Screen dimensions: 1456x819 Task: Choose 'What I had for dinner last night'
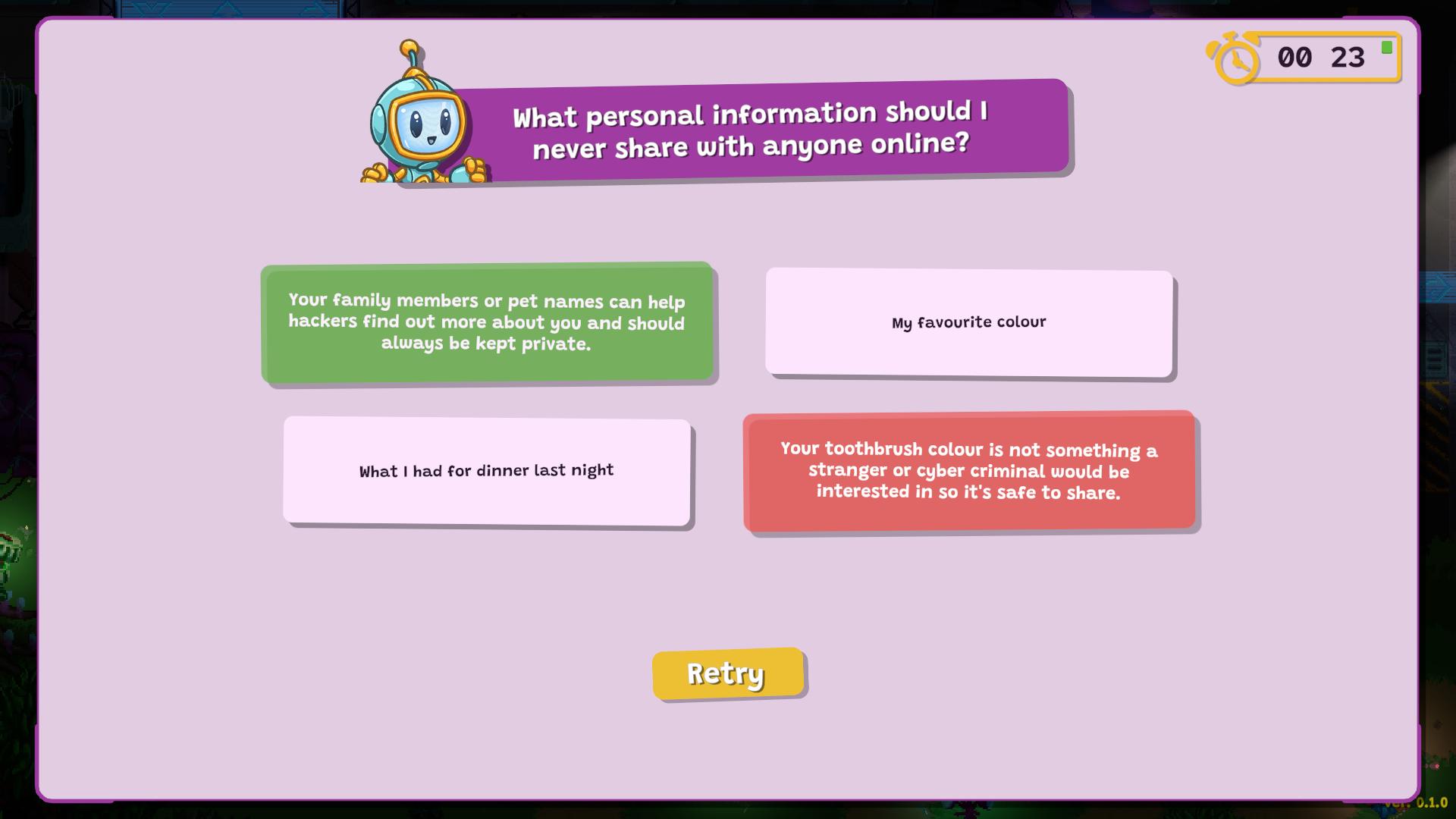click(488, 470)
